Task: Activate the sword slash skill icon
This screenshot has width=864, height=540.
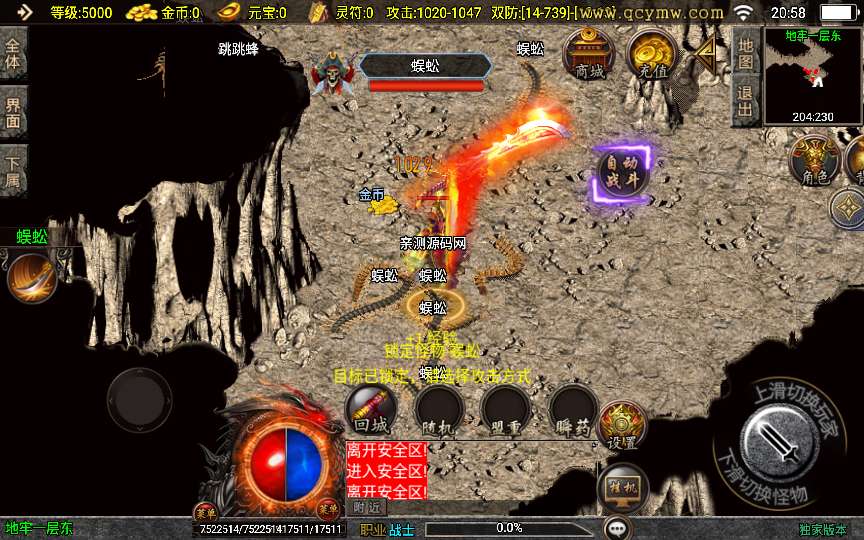Action: 30,278
